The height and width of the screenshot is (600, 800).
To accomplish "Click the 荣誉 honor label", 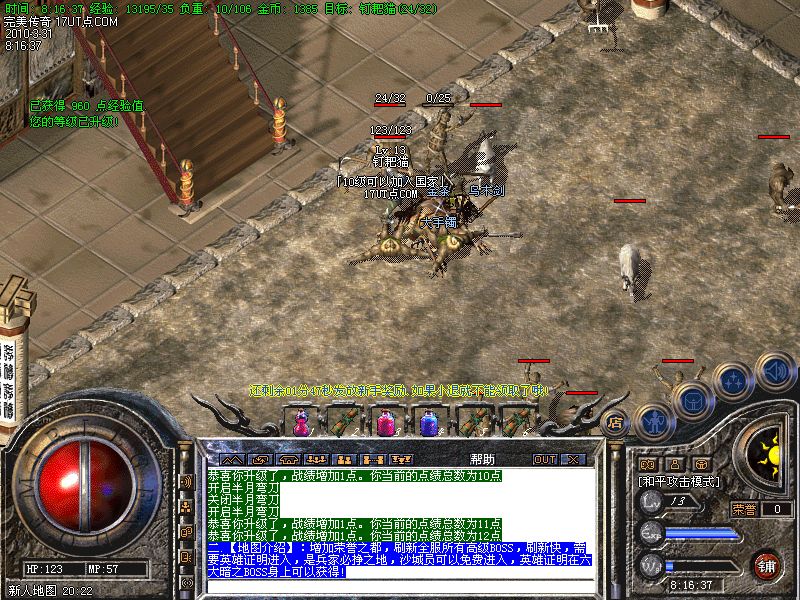I will (744, 509).
